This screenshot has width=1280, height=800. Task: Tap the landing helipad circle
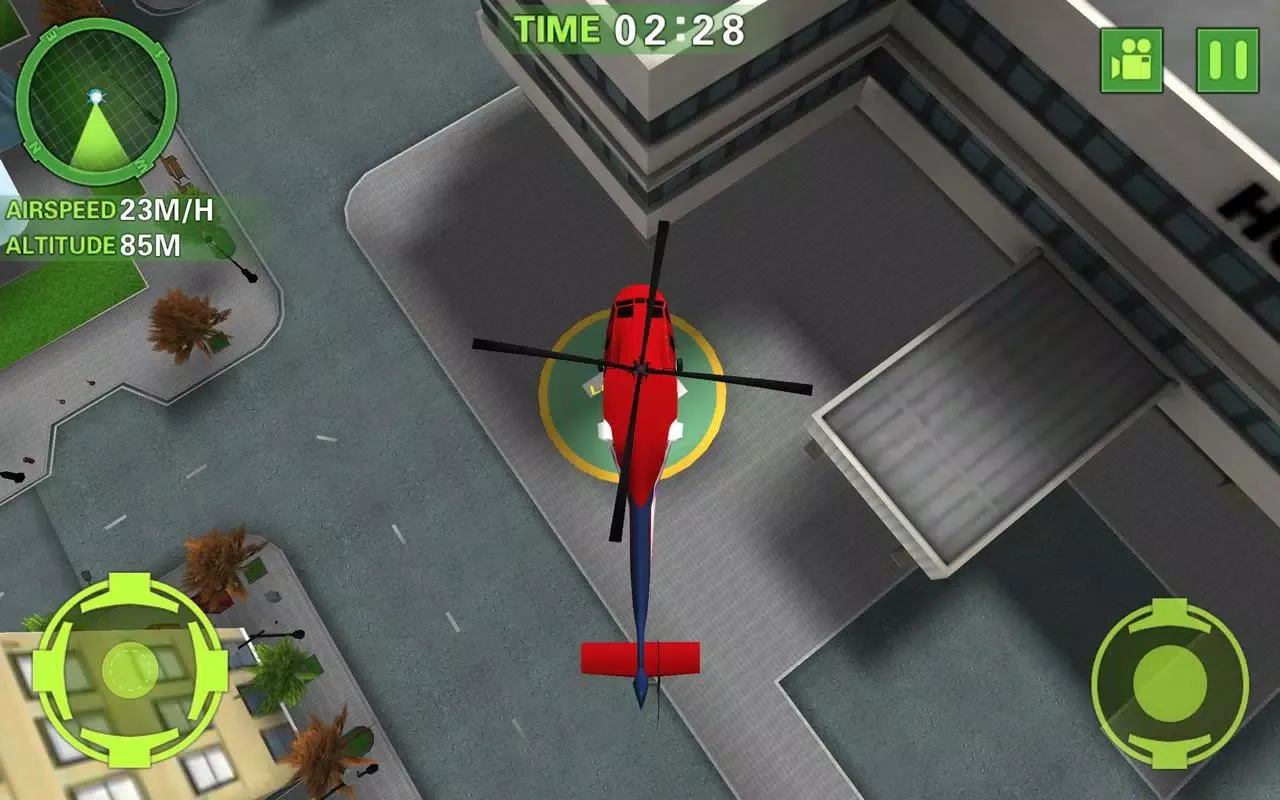(x=630, y=400)
